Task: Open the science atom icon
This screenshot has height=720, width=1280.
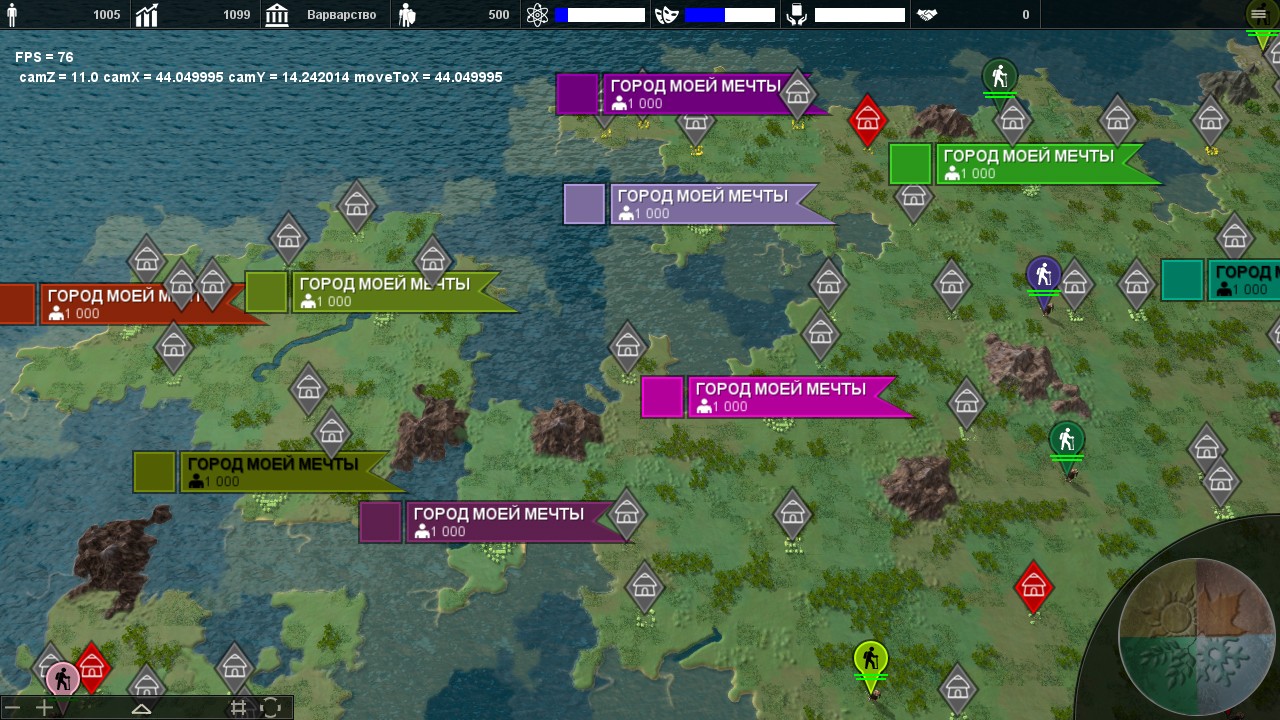Action: (538, 15)
